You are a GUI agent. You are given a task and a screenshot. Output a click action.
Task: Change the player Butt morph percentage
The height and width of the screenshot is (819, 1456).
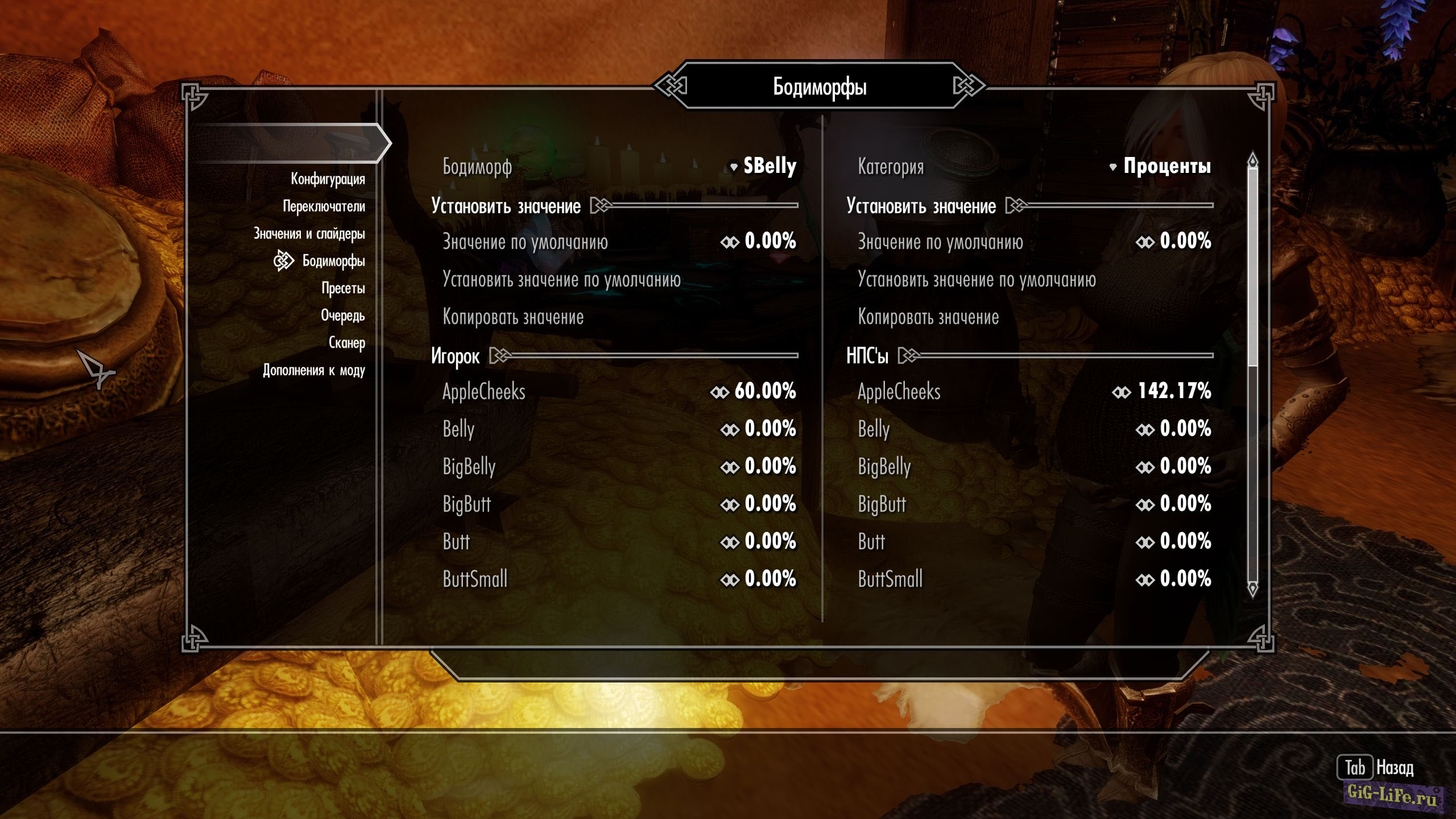[x=759, y=541]
